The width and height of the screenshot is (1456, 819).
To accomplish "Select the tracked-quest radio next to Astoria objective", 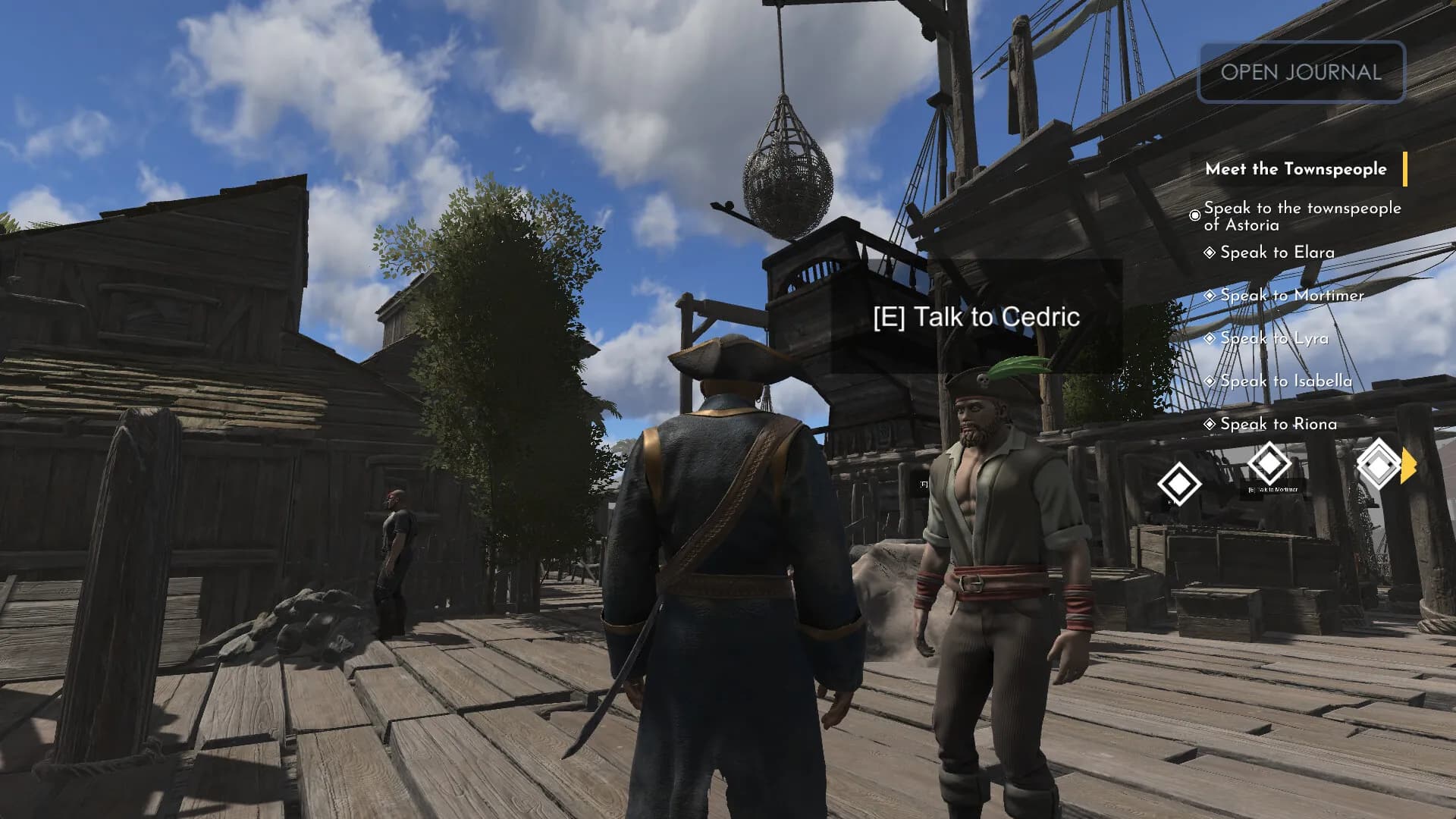I will coord(1196,215).
